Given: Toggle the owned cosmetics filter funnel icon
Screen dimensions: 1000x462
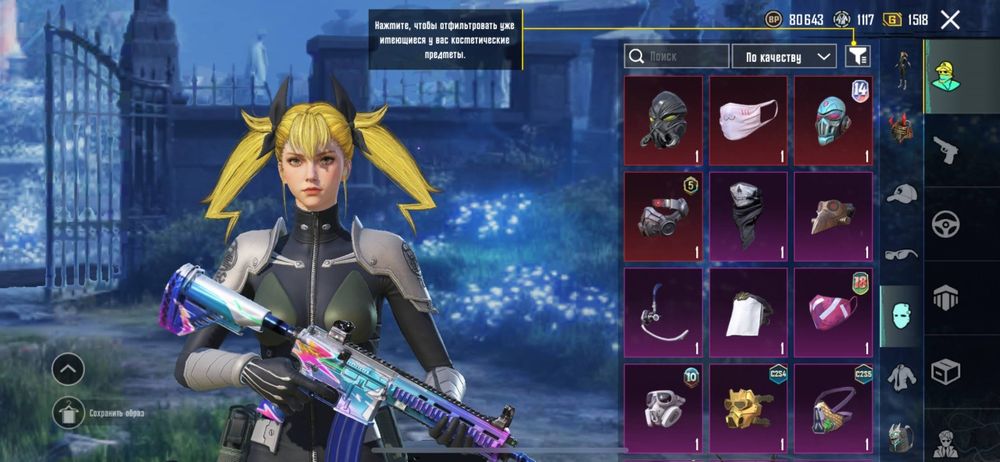Looking at the screenshot, I should tap(858, 56).
